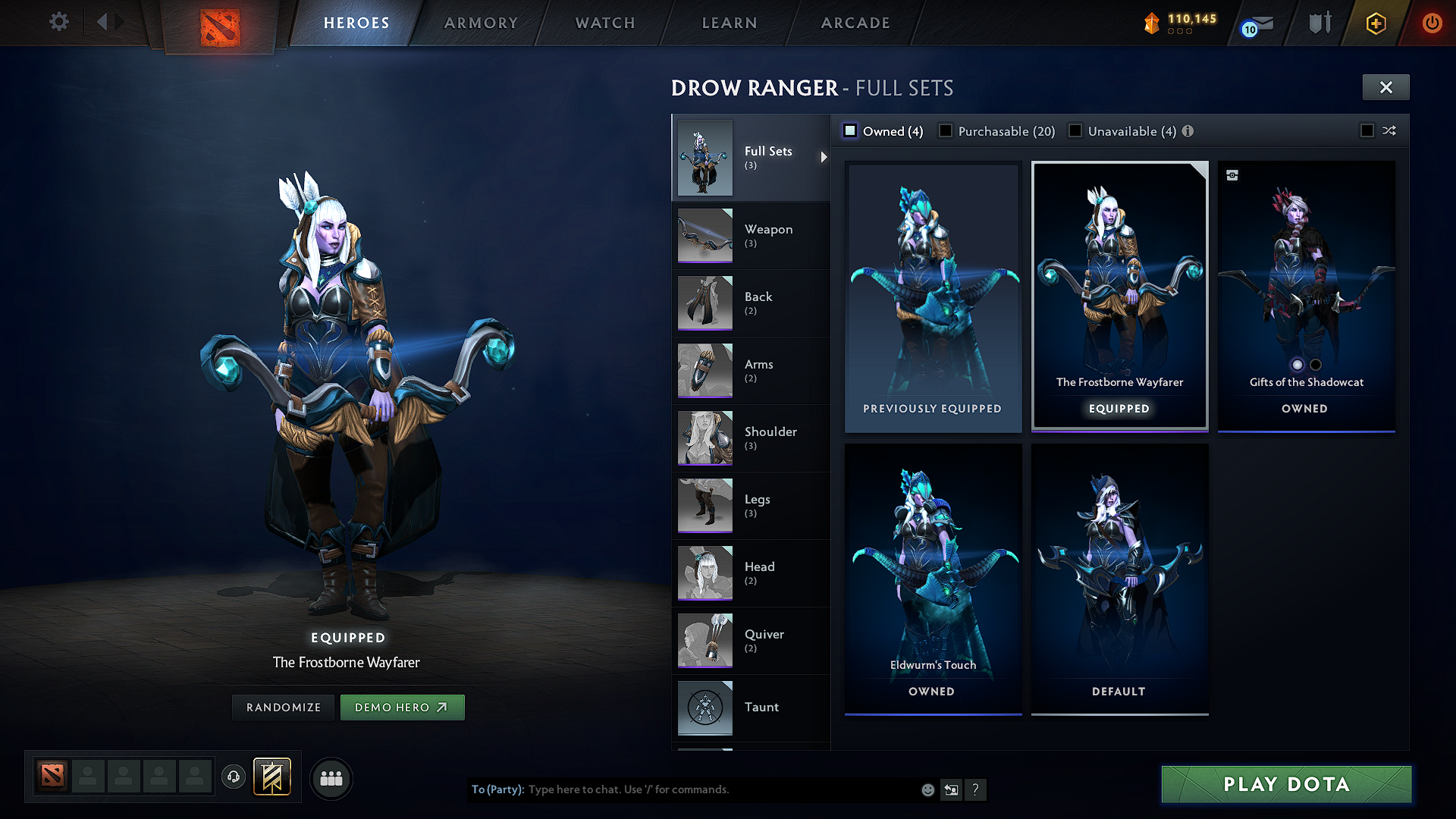Toggle the Owned (4) filter checkbox
The width and height of the screenshot is (1456, 819).
[850, 130]
